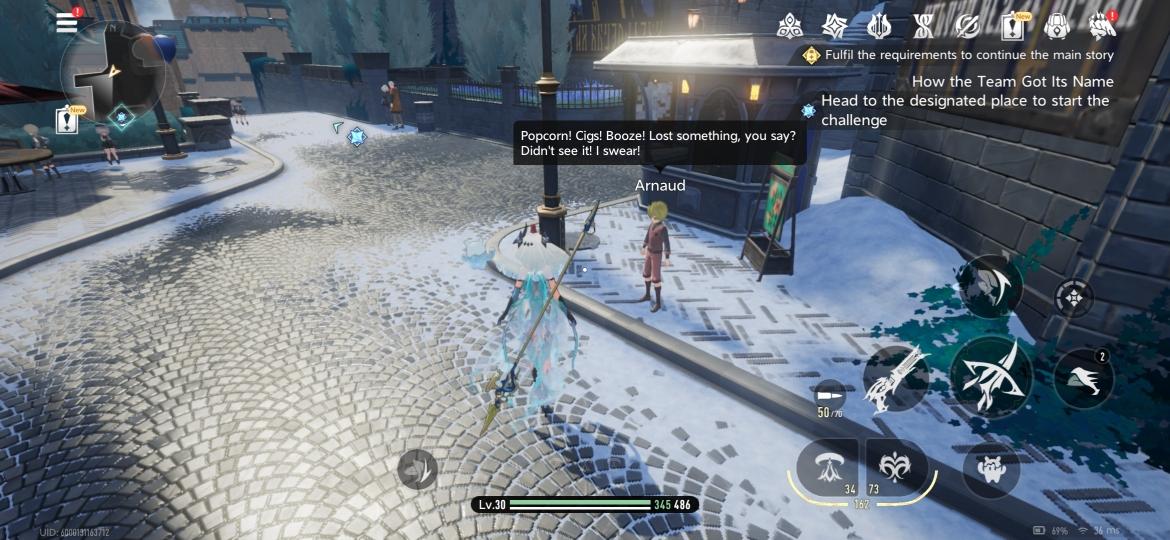Viewport: 1170px width, 540px height.
Task: Open the top bar card icon tagged New
Action: (1012, 27)
